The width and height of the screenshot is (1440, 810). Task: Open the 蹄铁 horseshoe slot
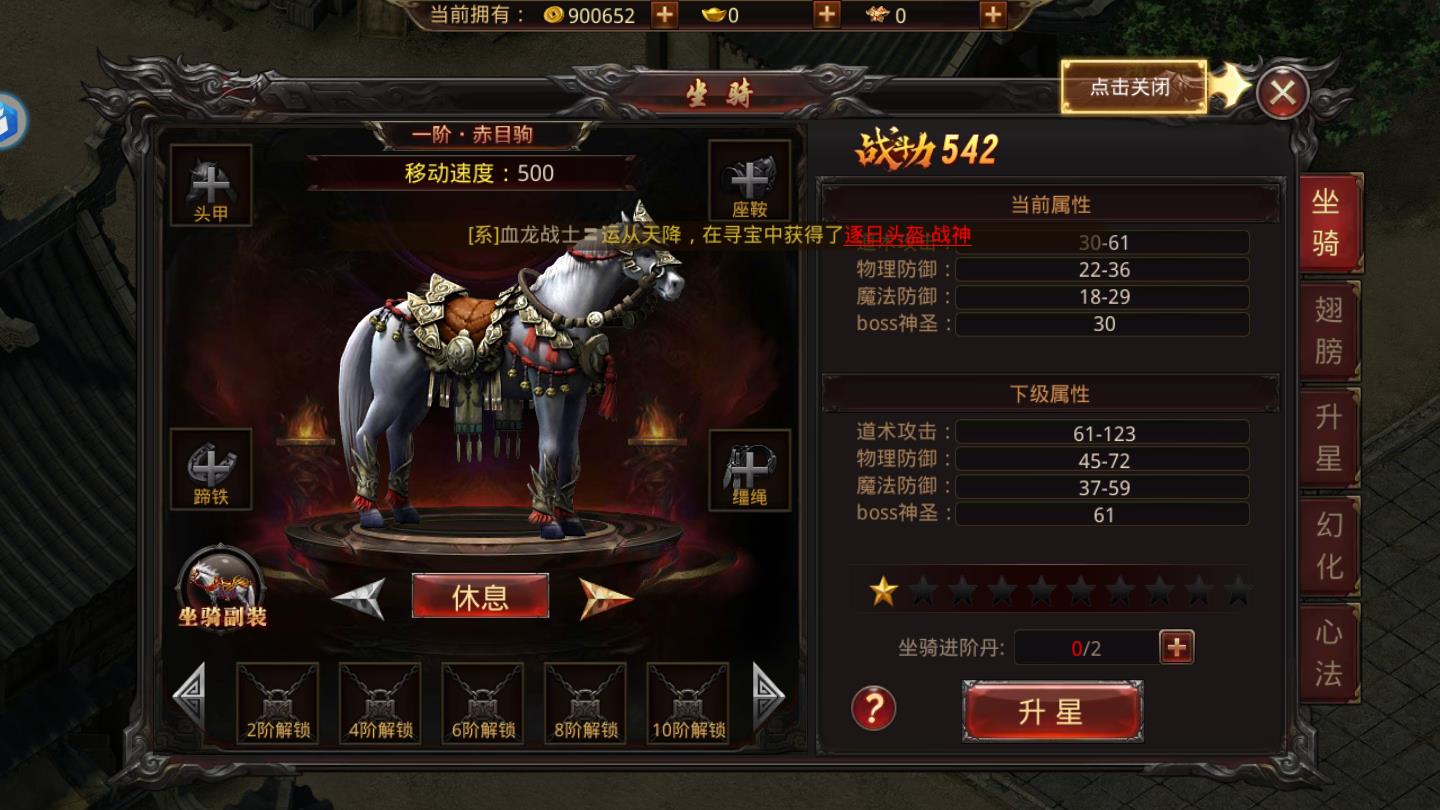coord(212,470)
